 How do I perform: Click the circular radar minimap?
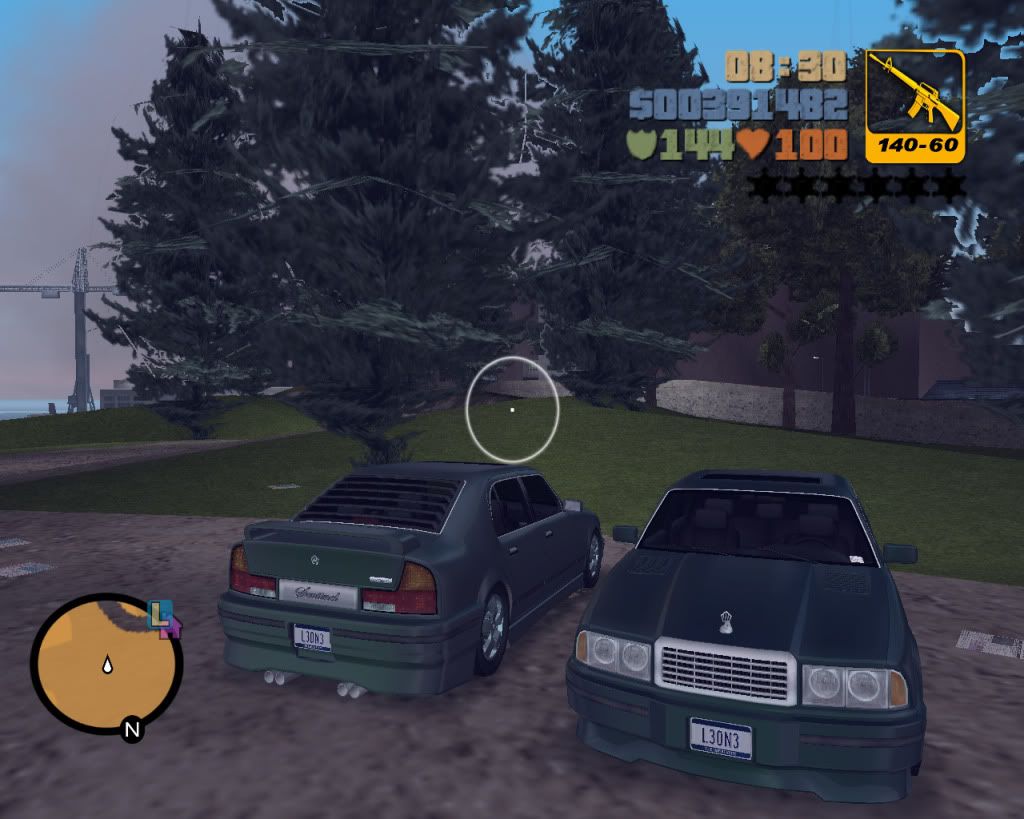click(x=106, y=662)
